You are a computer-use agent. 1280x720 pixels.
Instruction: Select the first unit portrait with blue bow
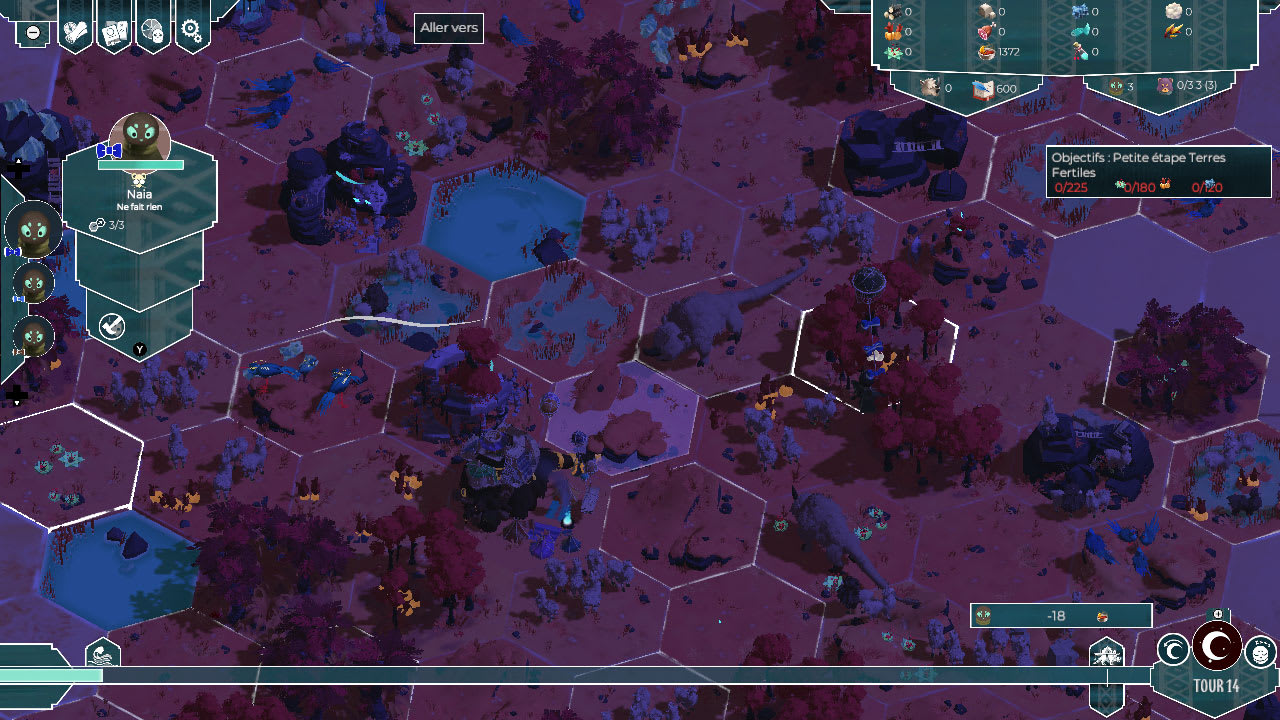[33, 228]
